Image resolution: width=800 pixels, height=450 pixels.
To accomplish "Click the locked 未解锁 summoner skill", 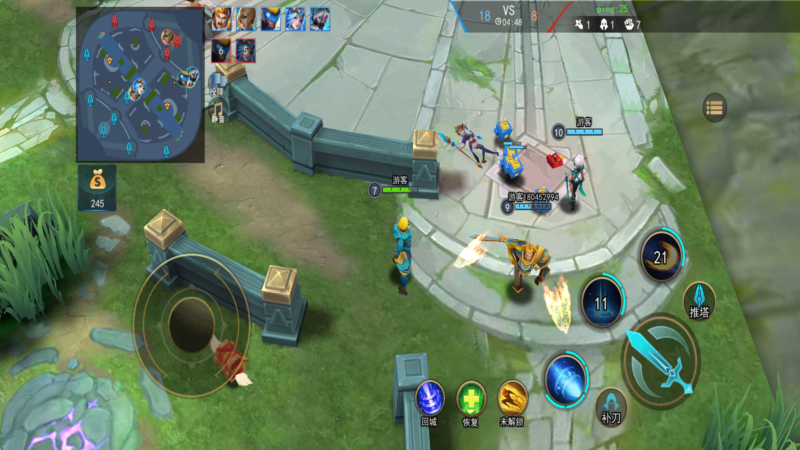I will tap(512, 398).
